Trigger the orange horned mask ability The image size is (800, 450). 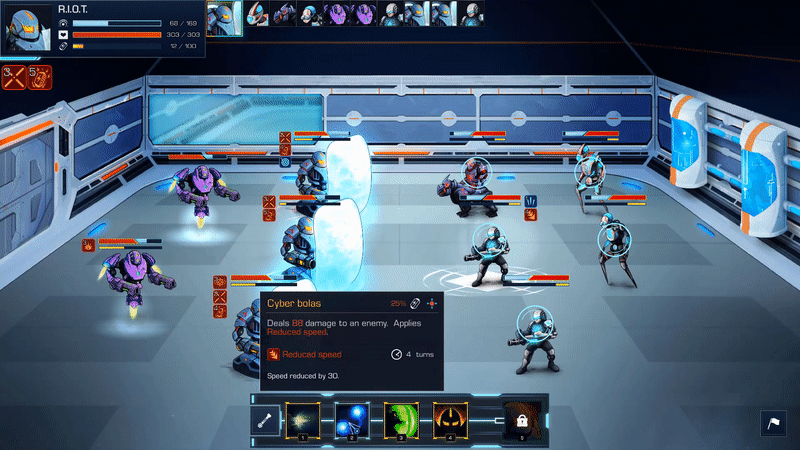point(449,422)
